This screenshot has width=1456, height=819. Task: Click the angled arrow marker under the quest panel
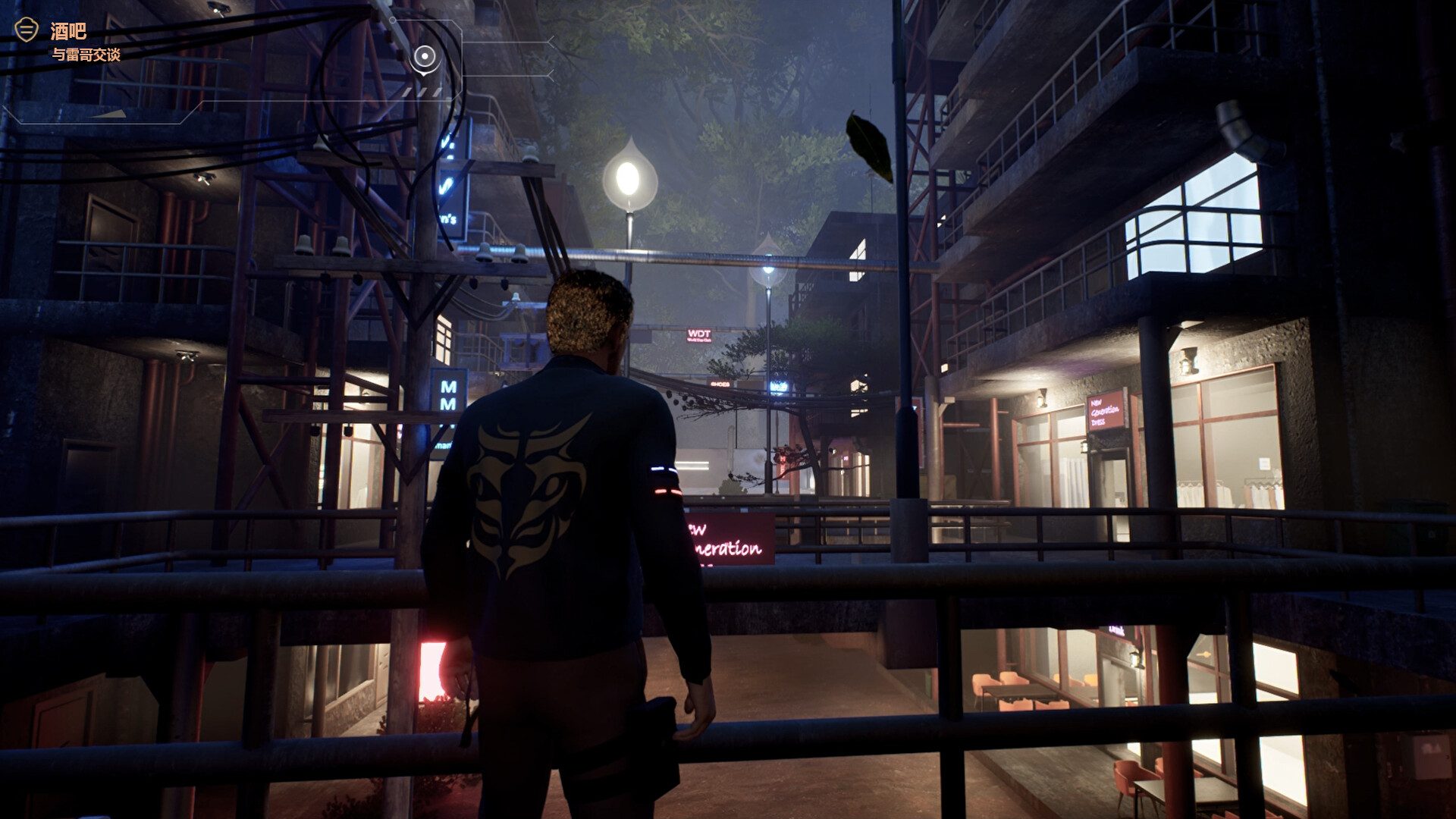click(108, 114)
